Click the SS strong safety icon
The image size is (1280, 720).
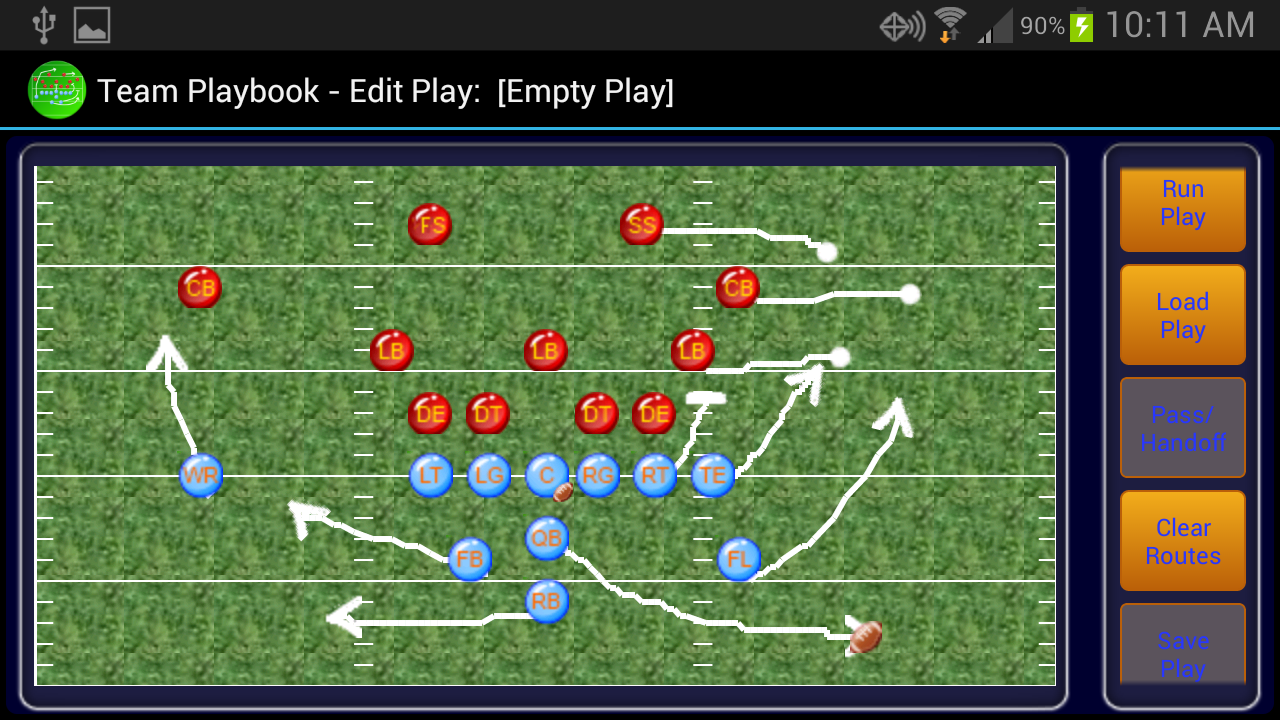(640, 225)
